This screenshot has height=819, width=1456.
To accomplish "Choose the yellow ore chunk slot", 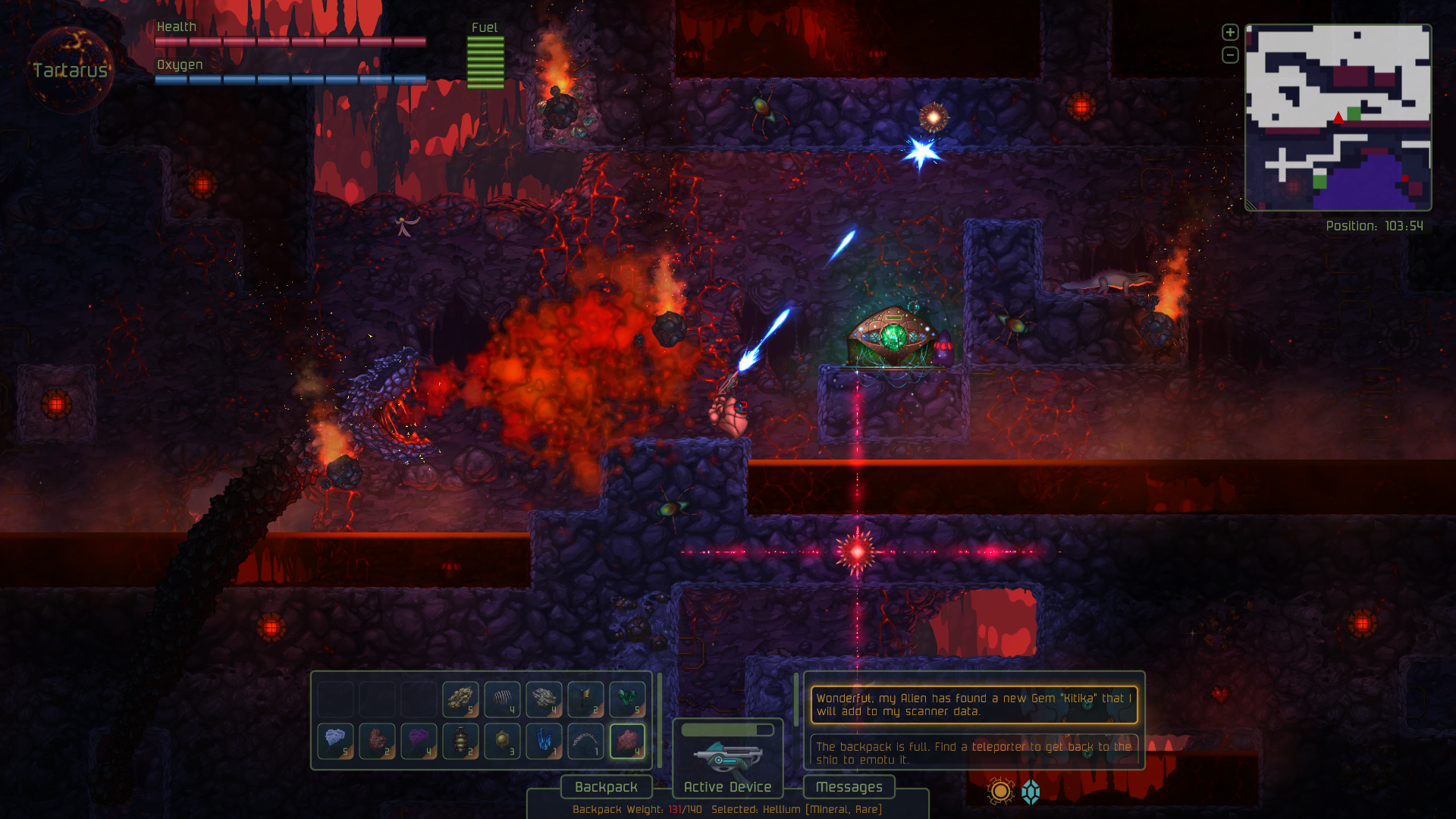I will pyautogui.click(x=460, y=699).
